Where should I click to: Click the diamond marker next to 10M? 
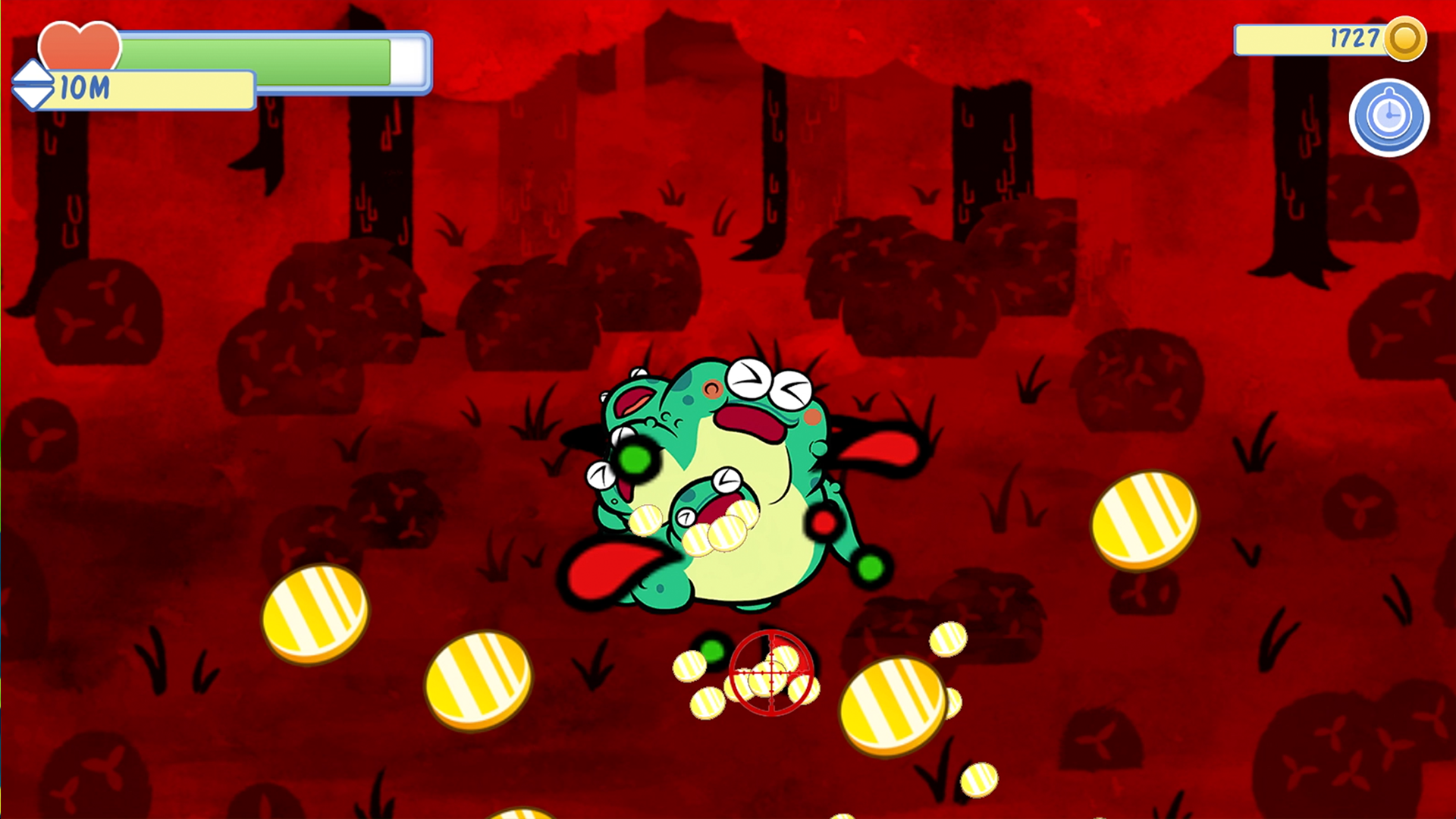pyautogui.click(x=32, y=85)
